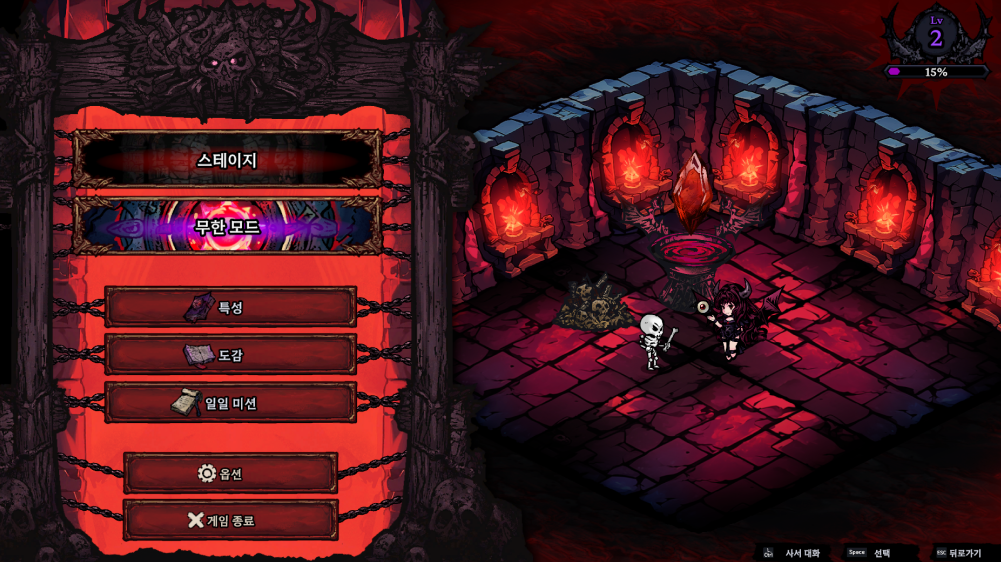Open the 도감 (Codex) book
The height and width of the screenshot is (562, 1001).
tap(230, 355)
